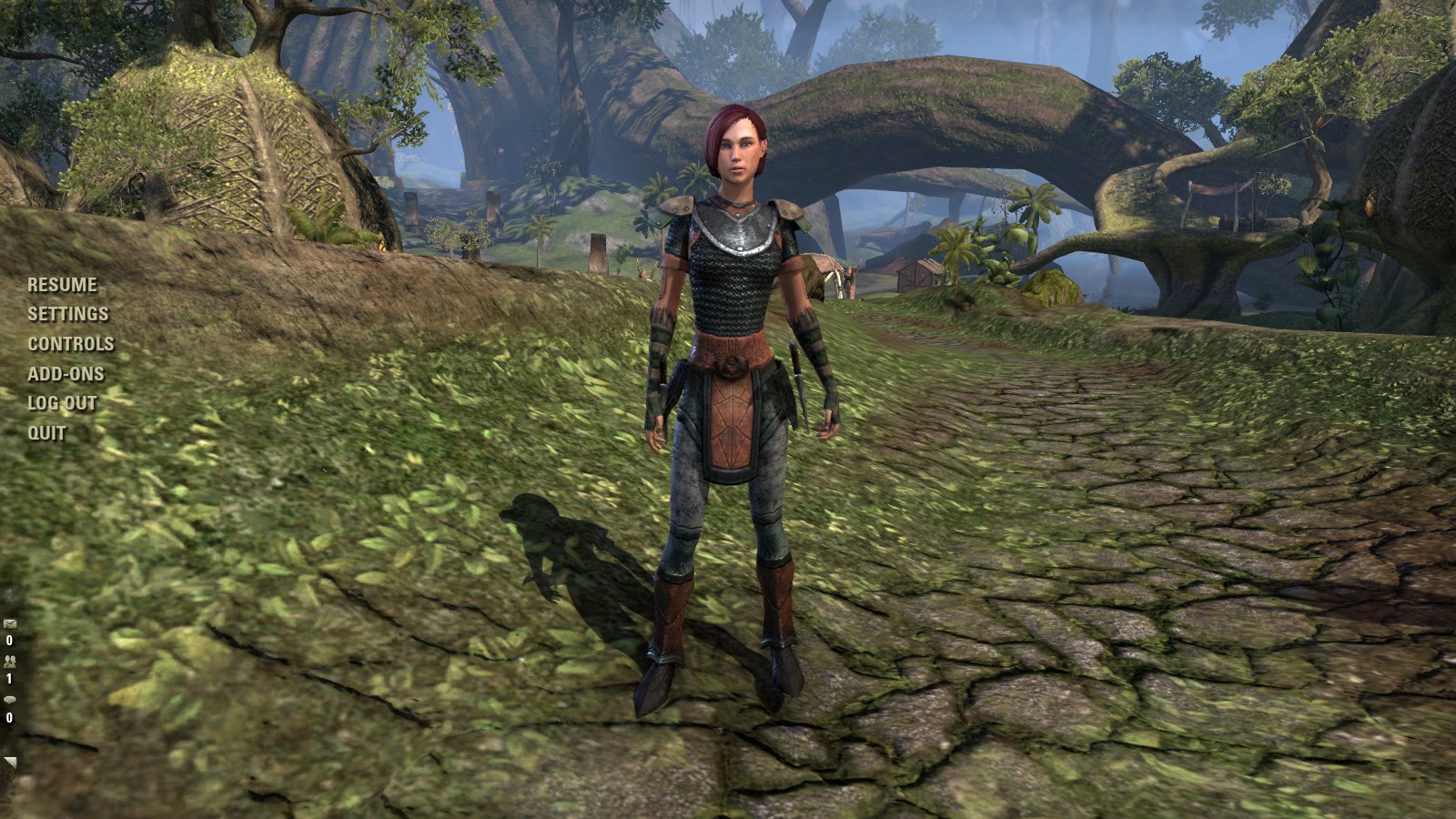Click the online friends counter showing 1
The width and height of the screenshot is (1456, 819).
click(x=8, y=678)
